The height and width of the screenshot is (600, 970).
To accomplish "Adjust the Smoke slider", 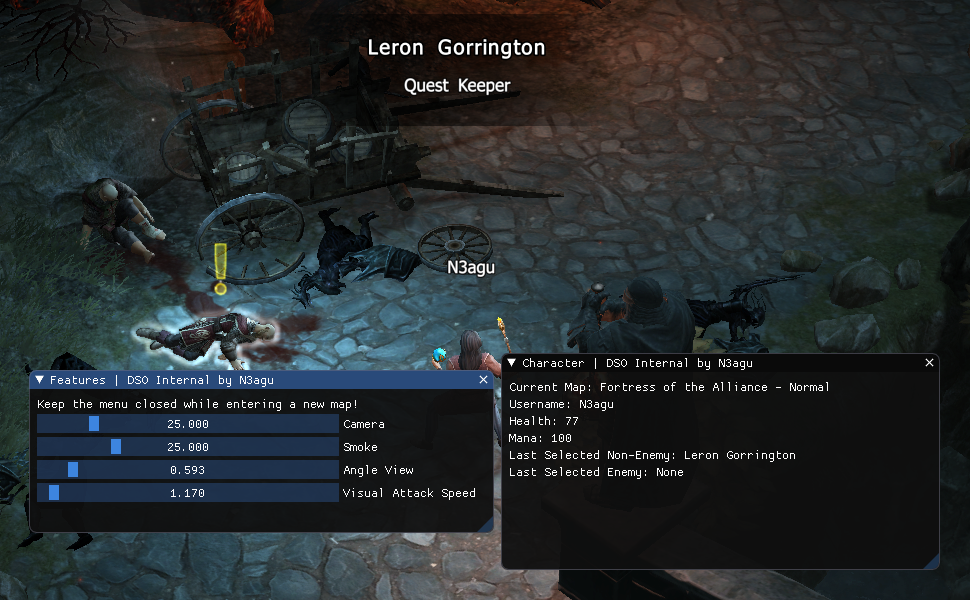I will pyautogui.click(x=116, y=447).
